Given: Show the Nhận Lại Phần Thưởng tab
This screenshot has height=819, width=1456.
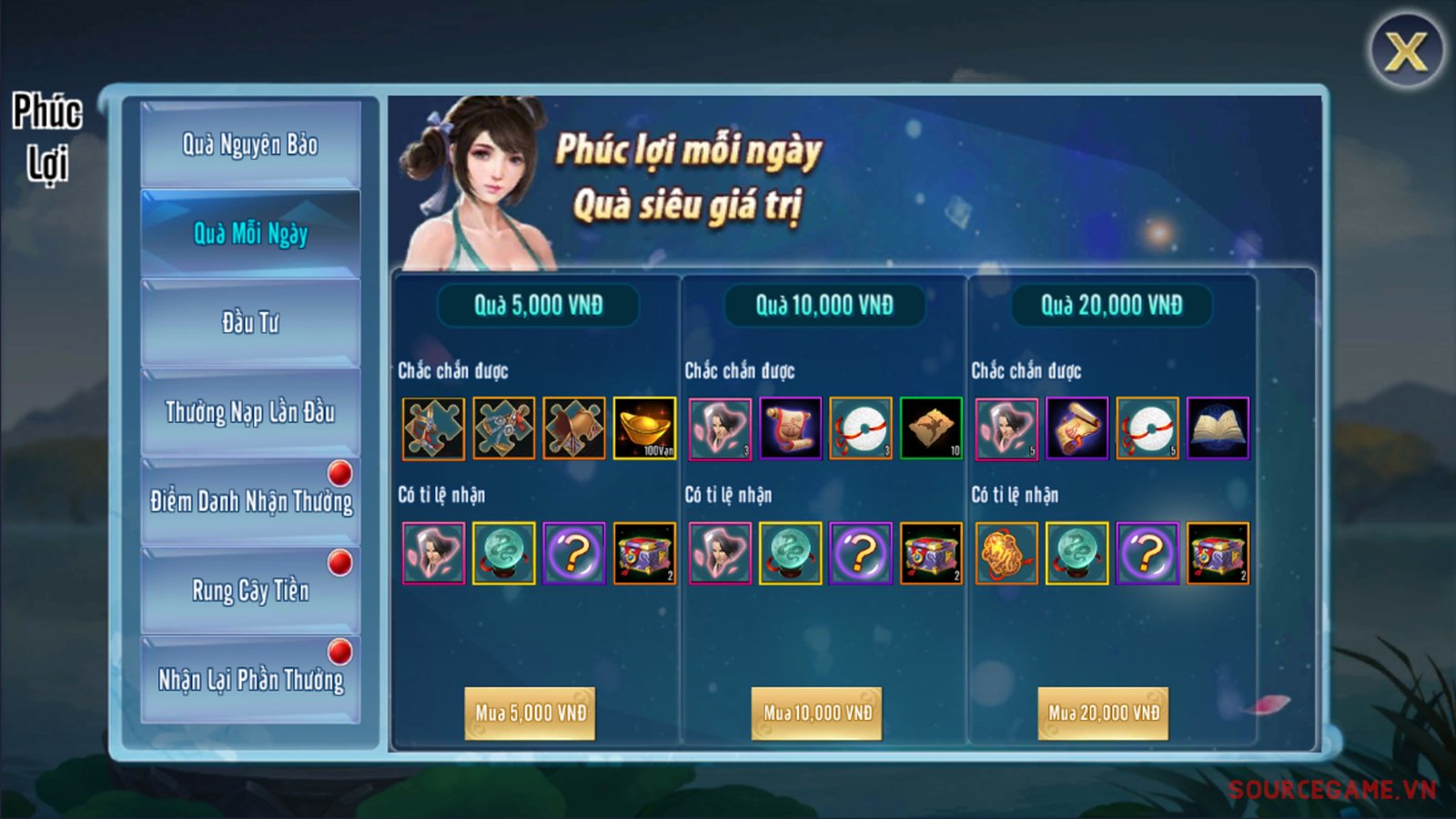Looking at the screenshot, I should click(250, 680).
